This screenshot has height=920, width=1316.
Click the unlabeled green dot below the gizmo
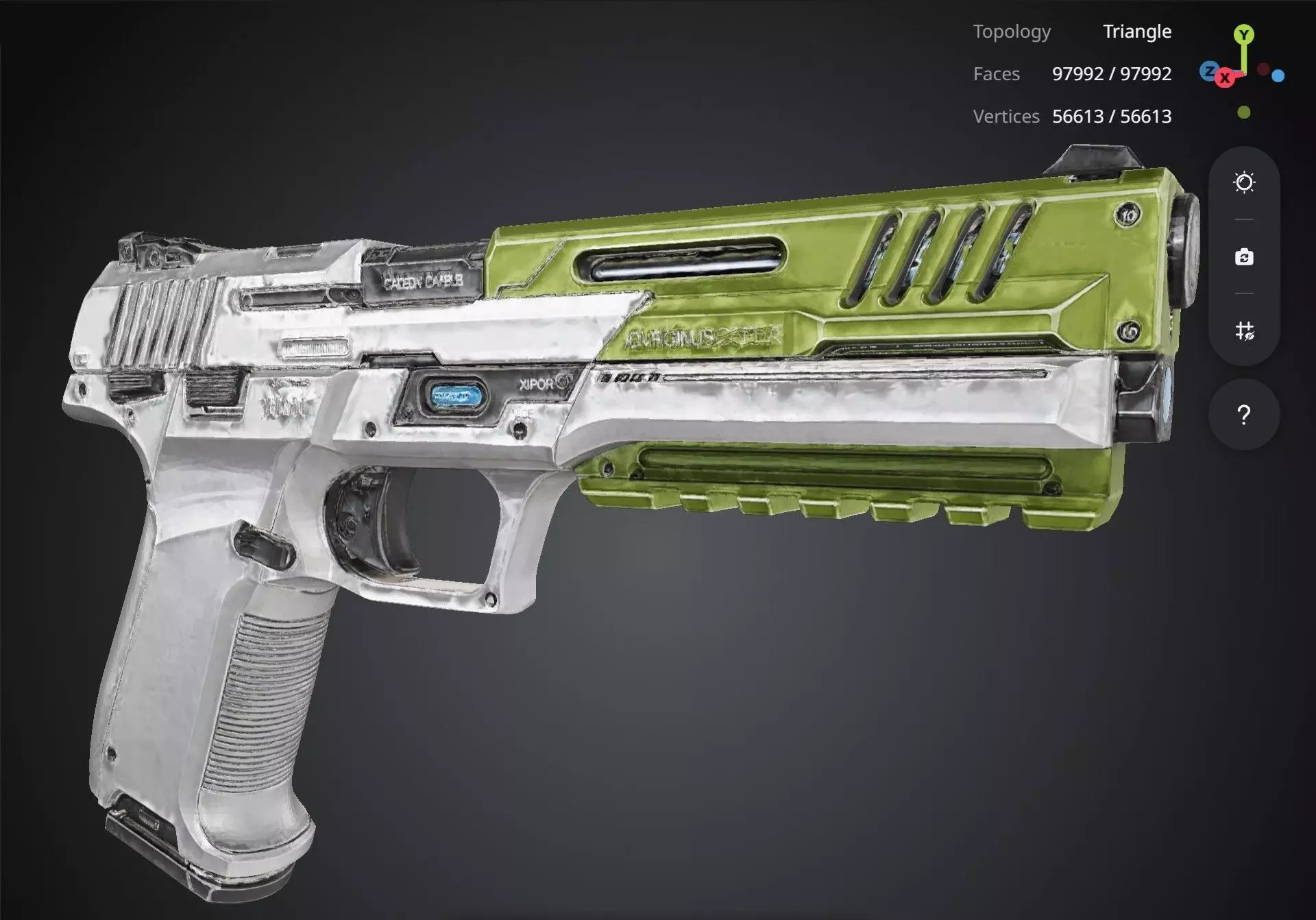pyautogui.click(x=1244, y=112)
